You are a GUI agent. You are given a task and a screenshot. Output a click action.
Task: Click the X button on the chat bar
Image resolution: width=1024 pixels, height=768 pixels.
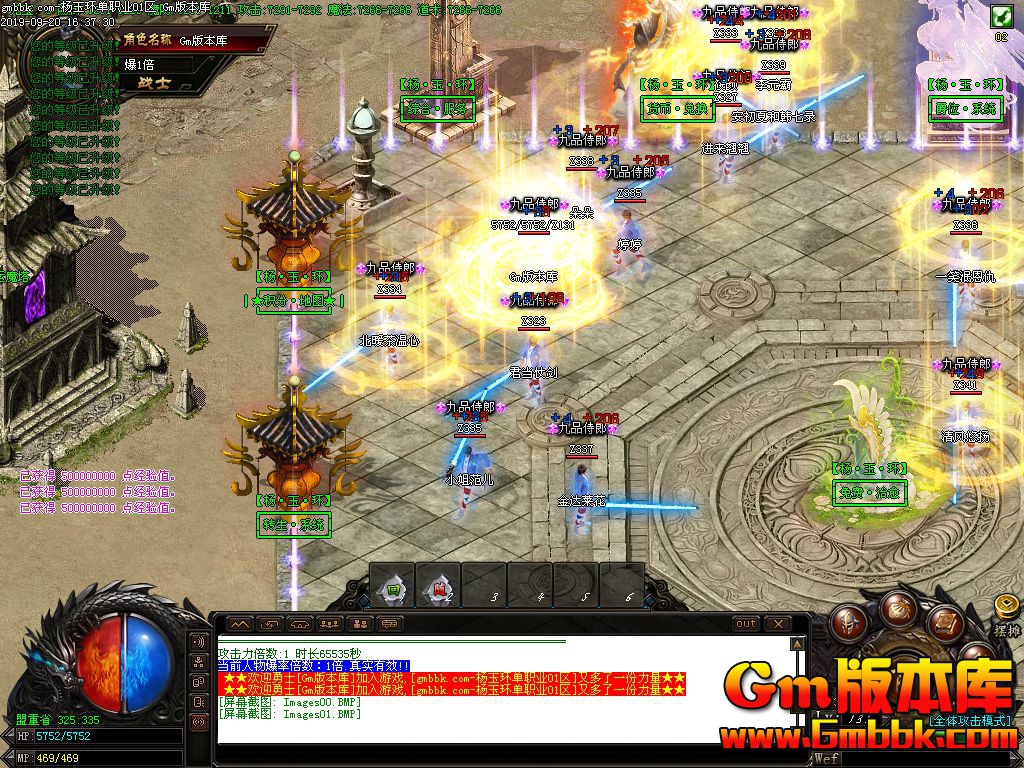coord(777,624)
